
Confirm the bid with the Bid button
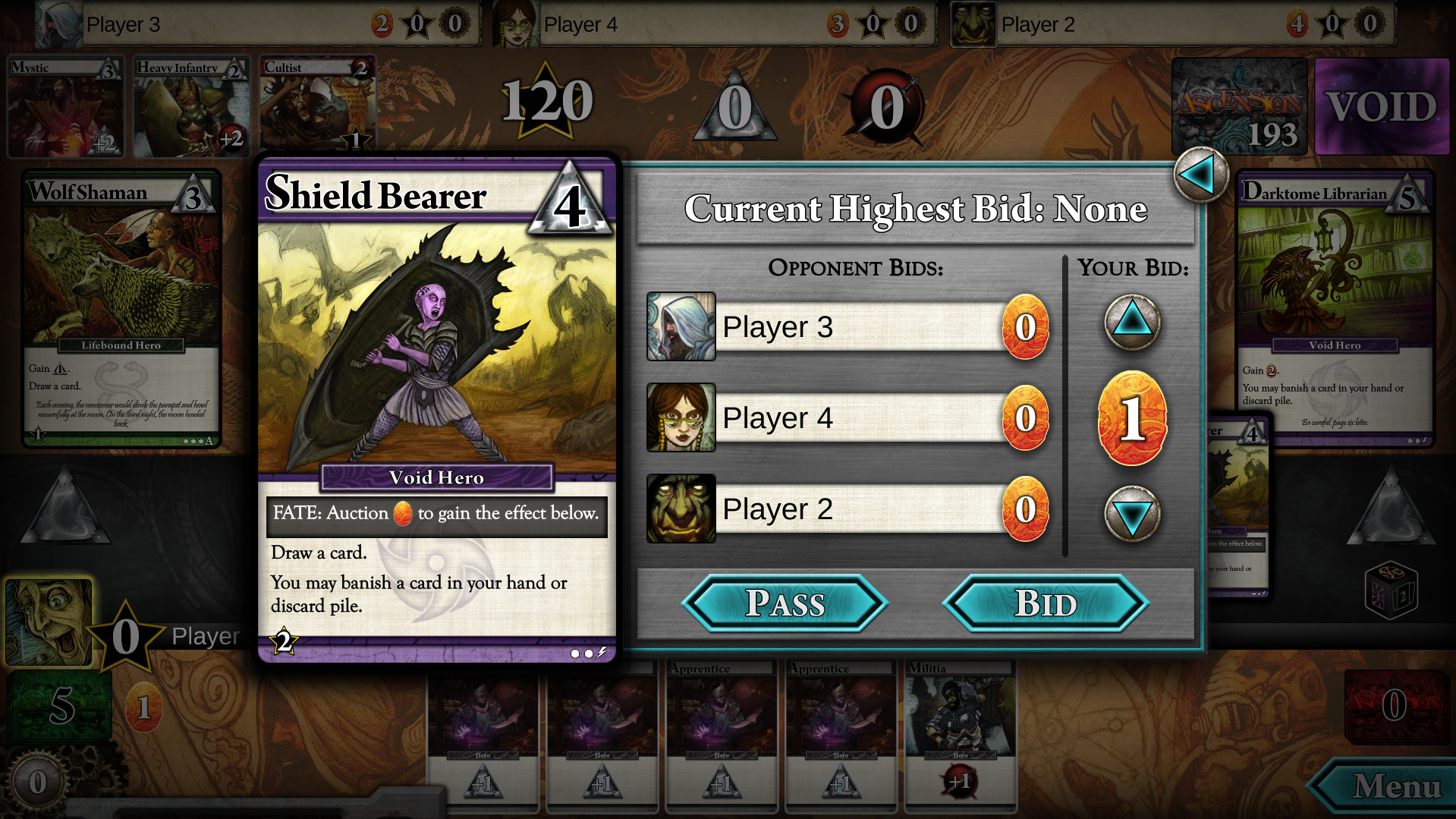(x=1045, y=603)
